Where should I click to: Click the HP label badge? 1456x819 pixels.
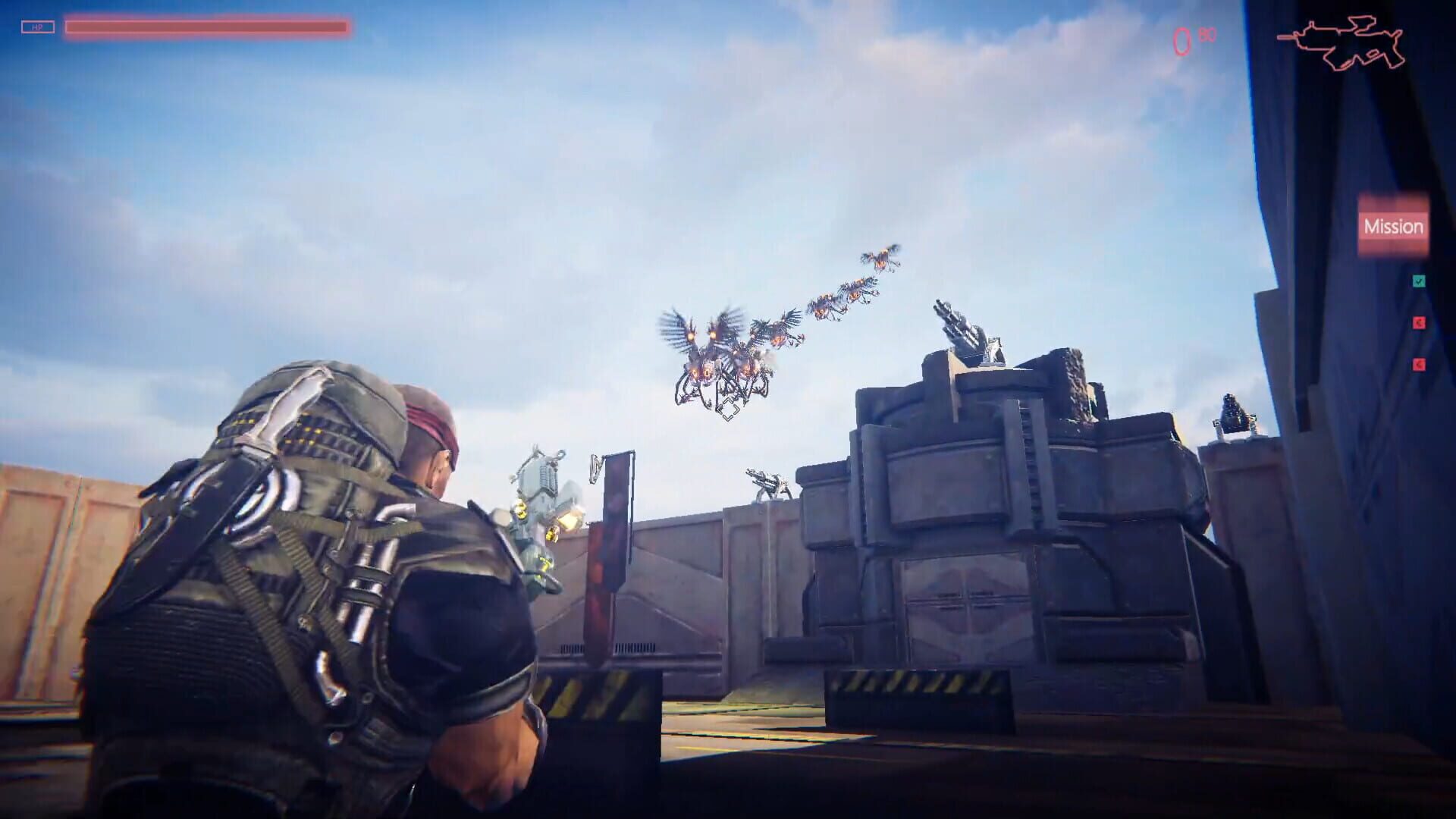(x=36, y=27)
